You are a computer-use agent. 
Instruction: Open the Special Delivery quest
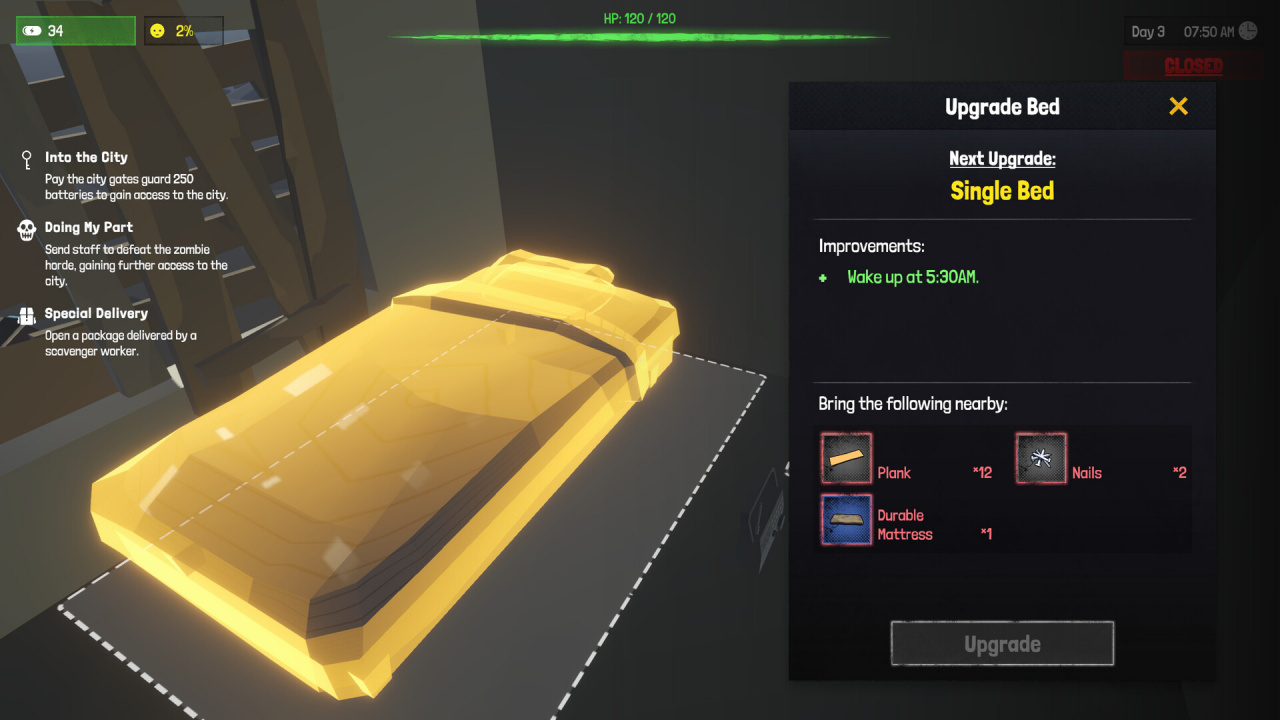pyautogui.click(x=96, y=313)
